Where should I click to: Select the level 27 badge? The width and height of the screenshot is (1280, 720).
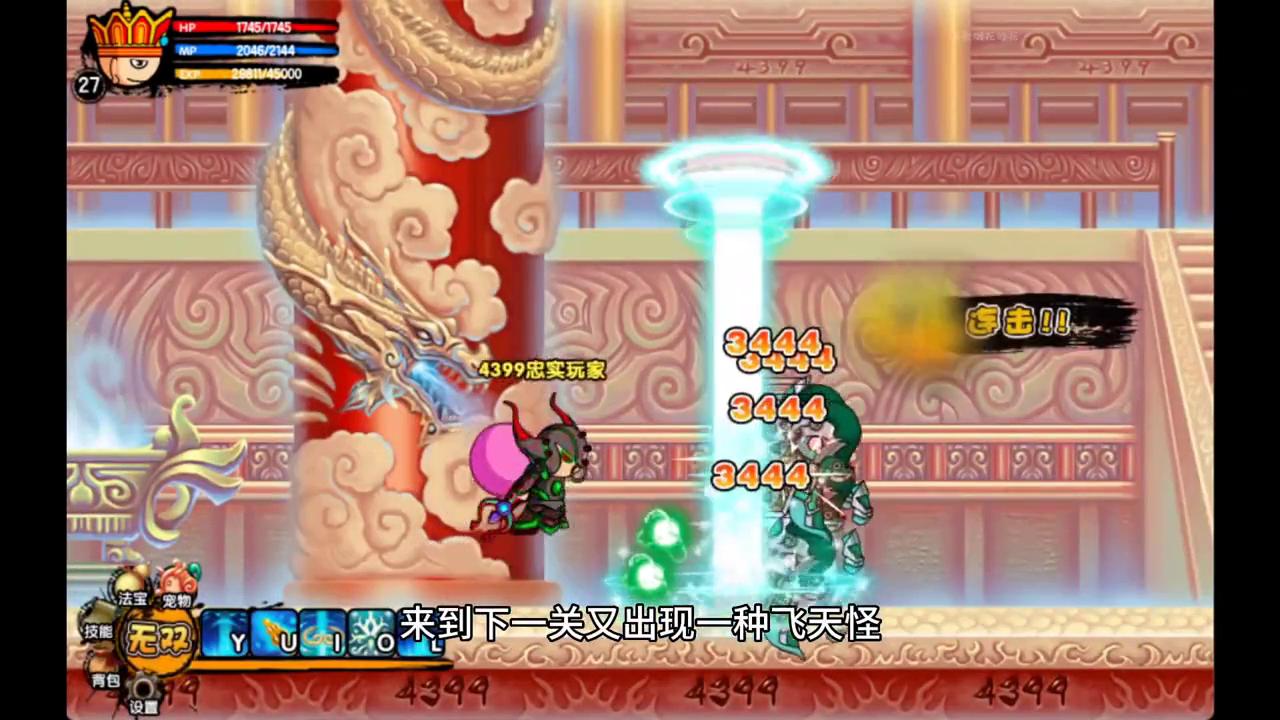tap(88, 87)
